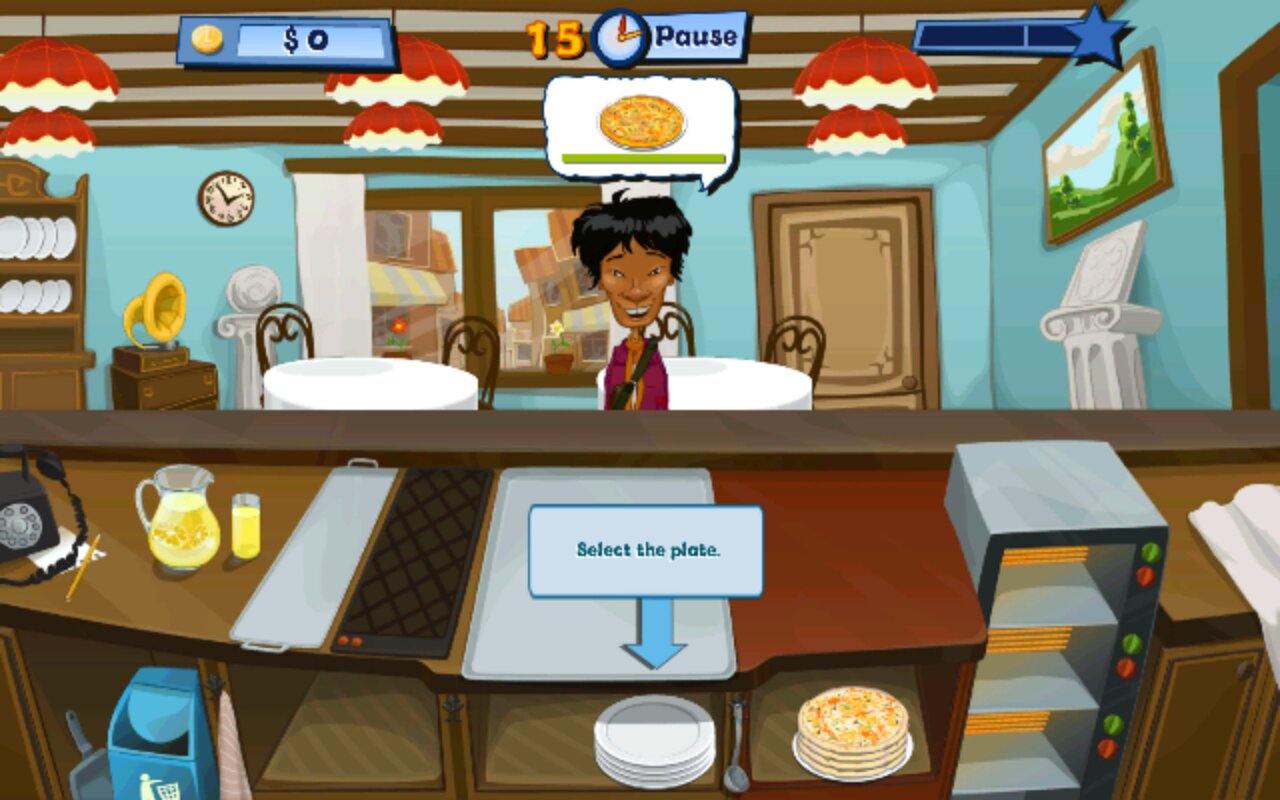
Task: Pause the game
Action: tap(696, 37)
